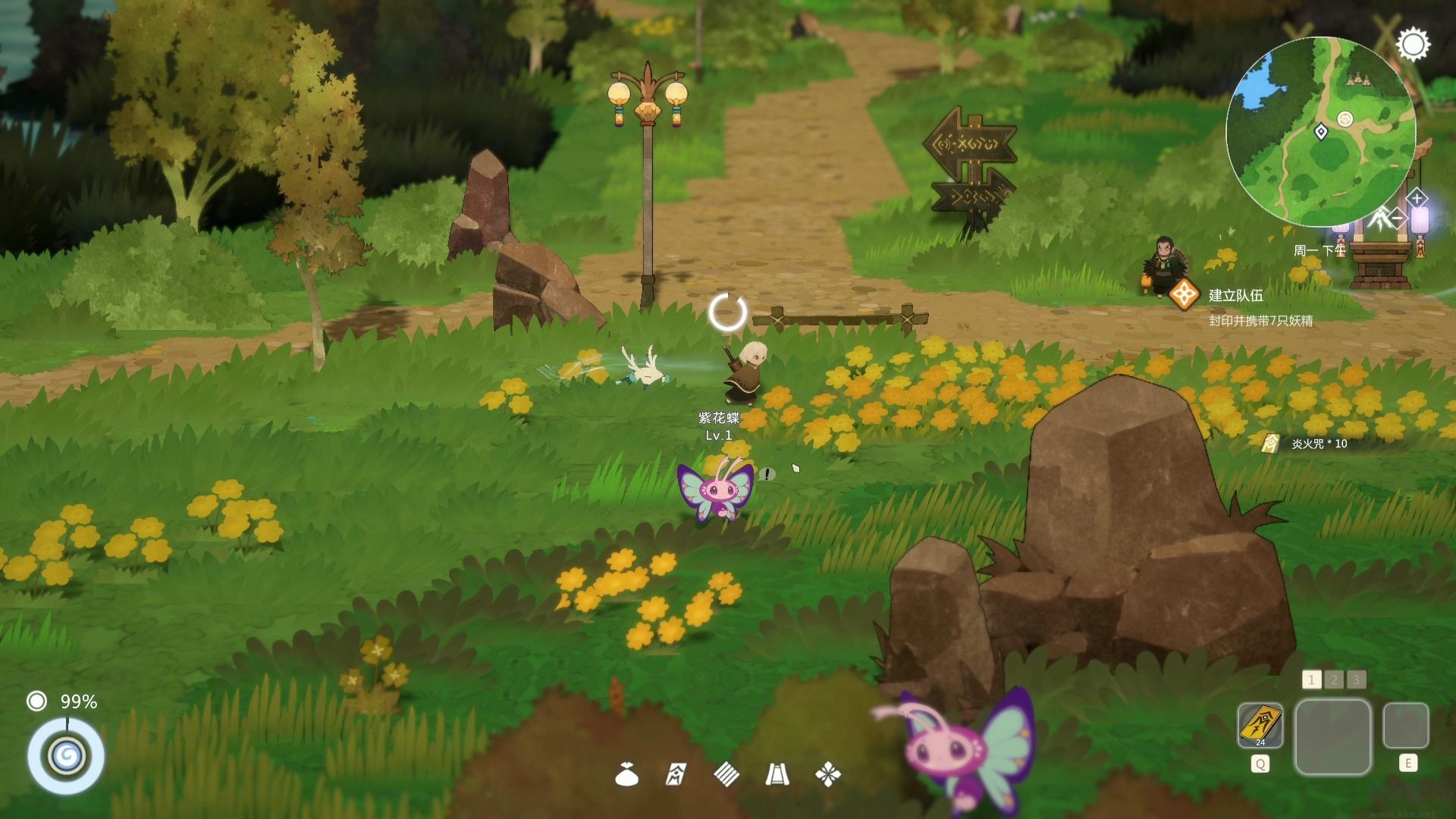This screenshot has height=819, width=1456.
Task: Use the yellow talisman in the Q slot
Action: tap(1260, 725)
